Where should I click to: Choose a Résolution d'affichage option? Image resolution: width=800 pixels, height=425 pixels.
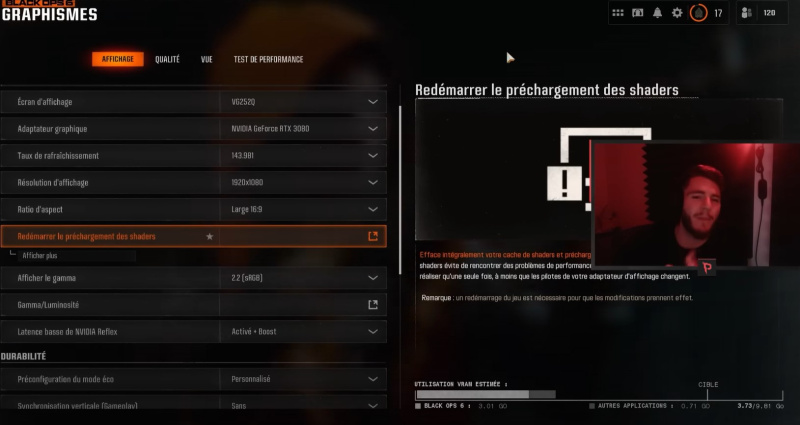coord(301,183)
